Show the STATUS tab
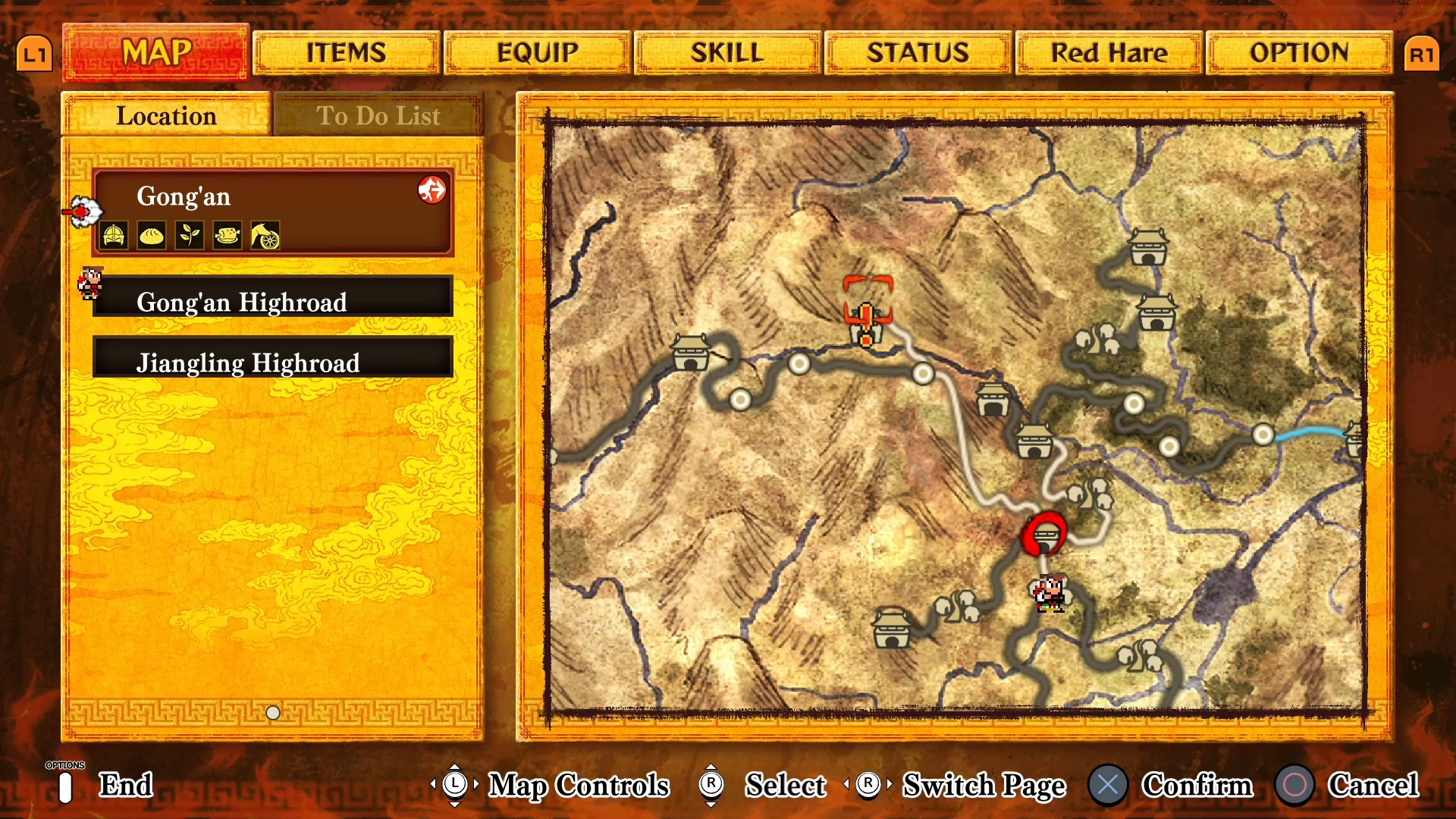 tap(918, 53)
